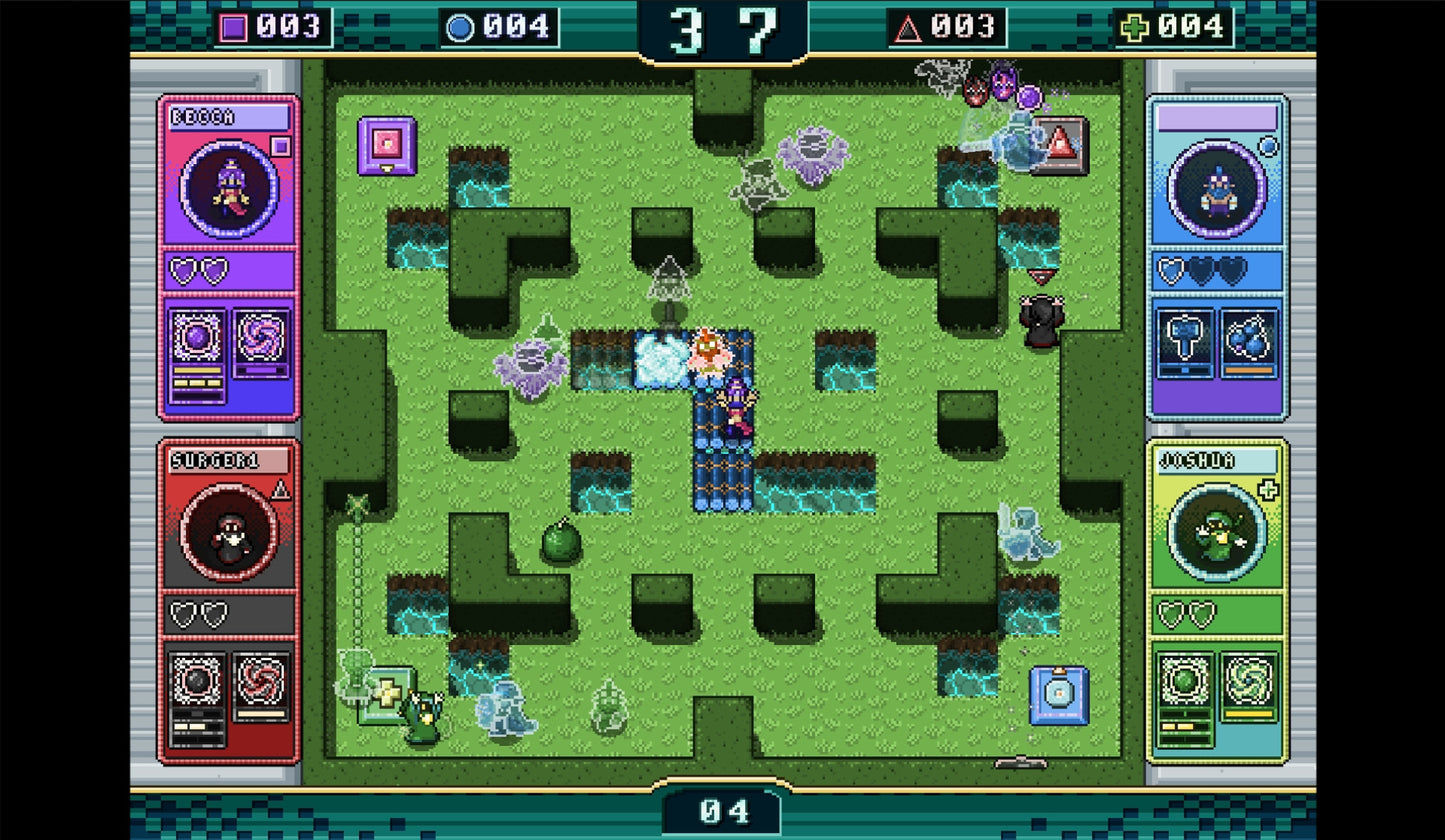Click Surgeri's black bomb item card
Screen dimensions: 1445x840
(x=196, y=682)
